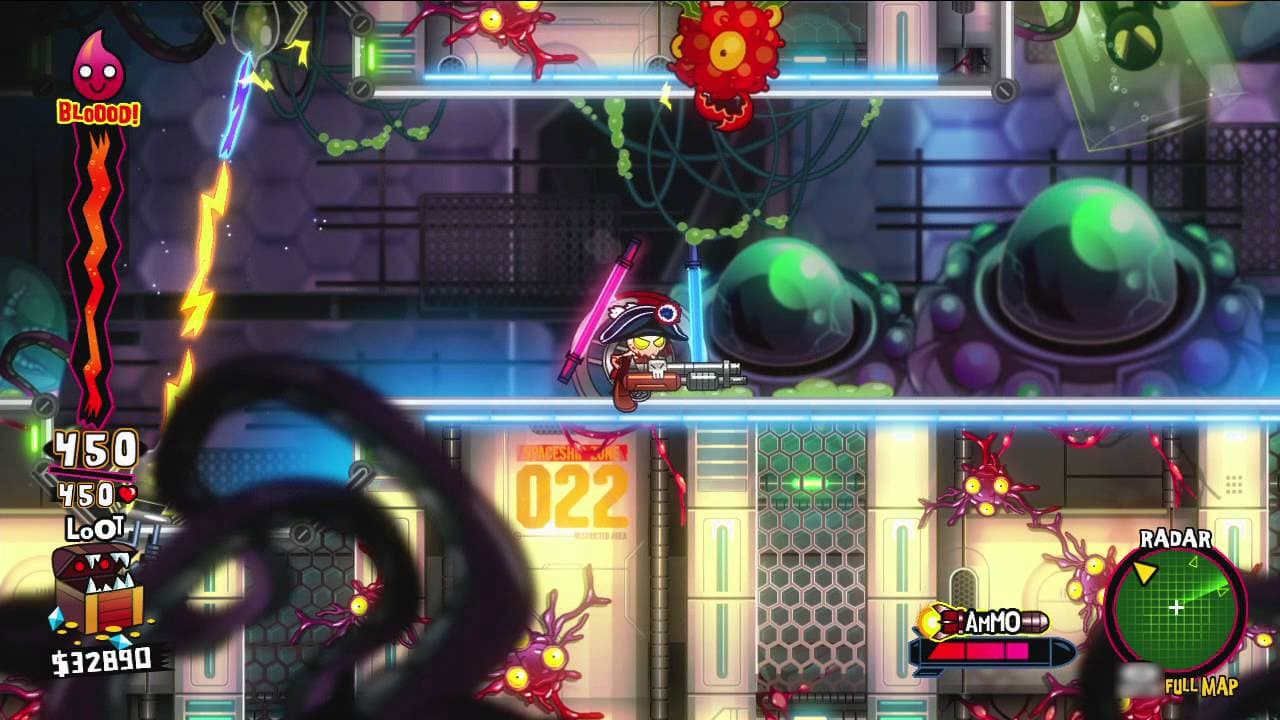The image size is (1280, 720).
Task: Click the bullet icon beside the AMMO label
Action: pos(1032,622)
